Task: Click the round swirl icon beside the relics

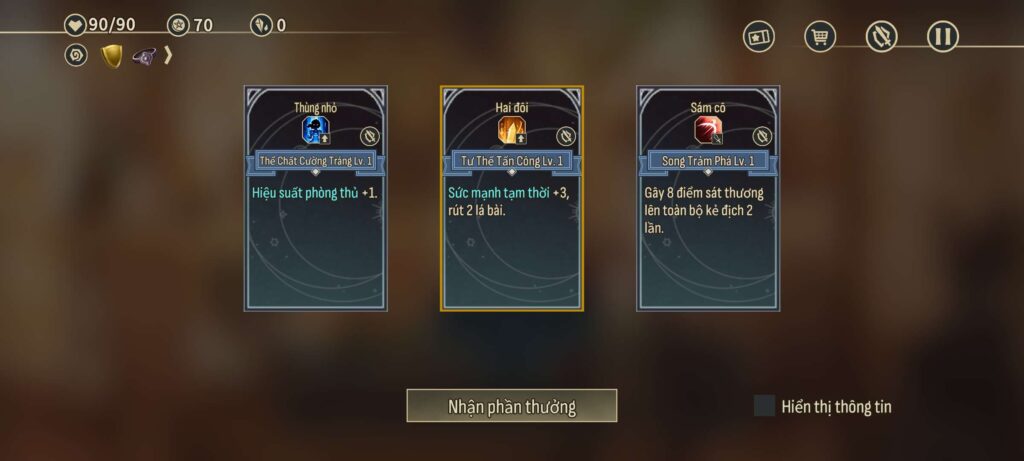Action: 76,56
